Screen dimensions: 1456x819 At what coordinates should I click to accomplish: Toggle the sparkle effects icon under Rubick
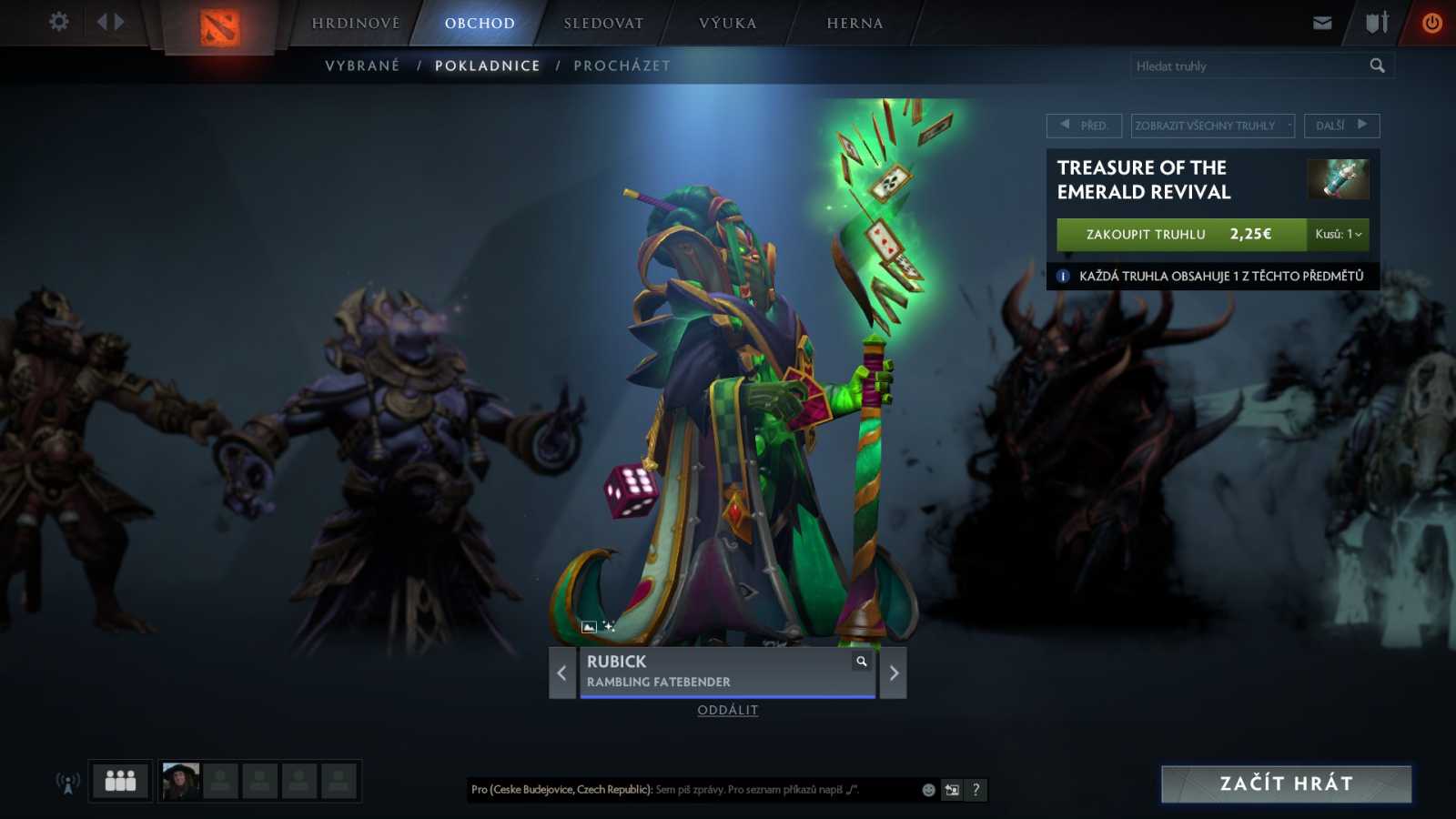608,625
